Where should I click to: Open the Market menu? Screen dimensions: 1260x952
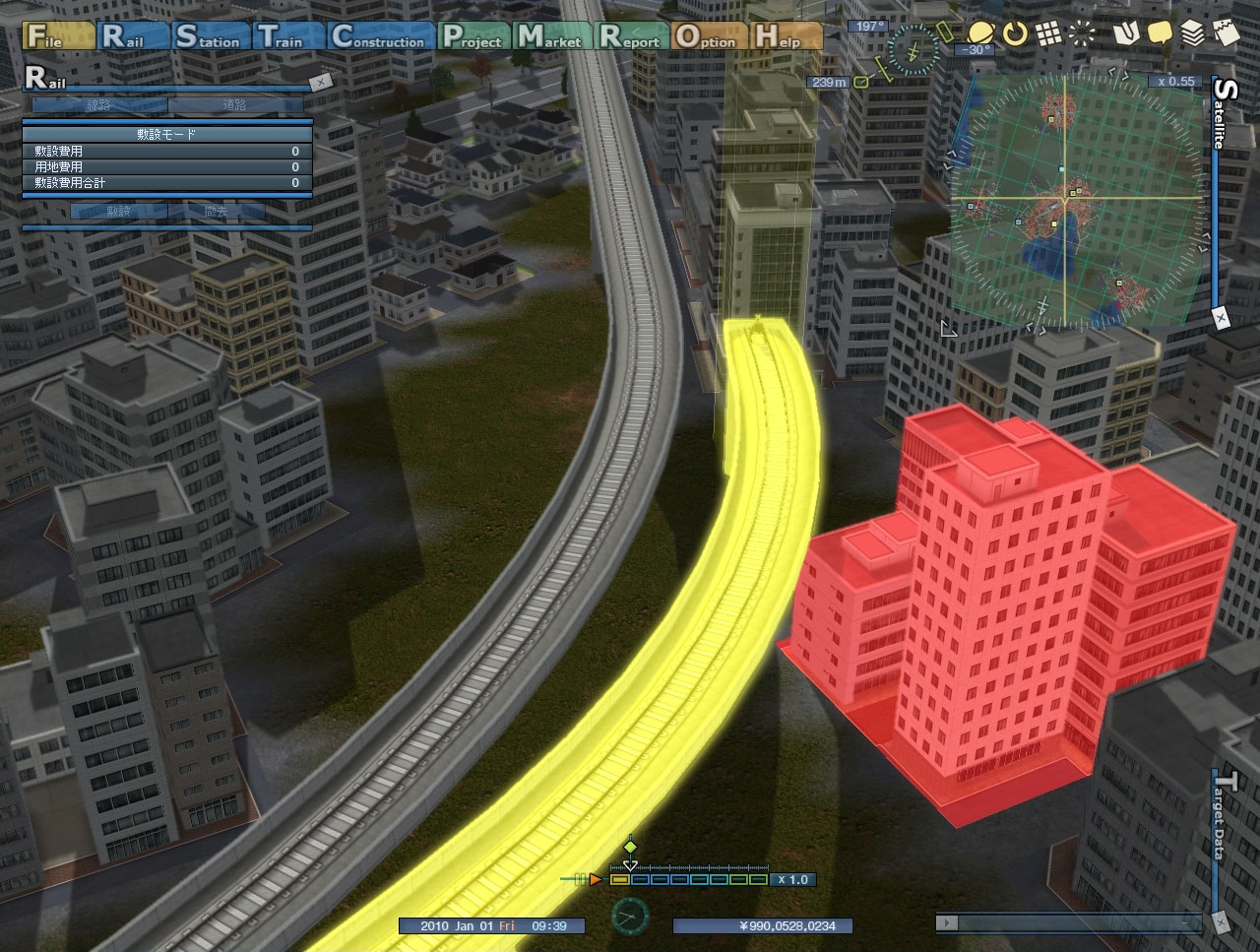pyautogui.click(x=552, y=36)
